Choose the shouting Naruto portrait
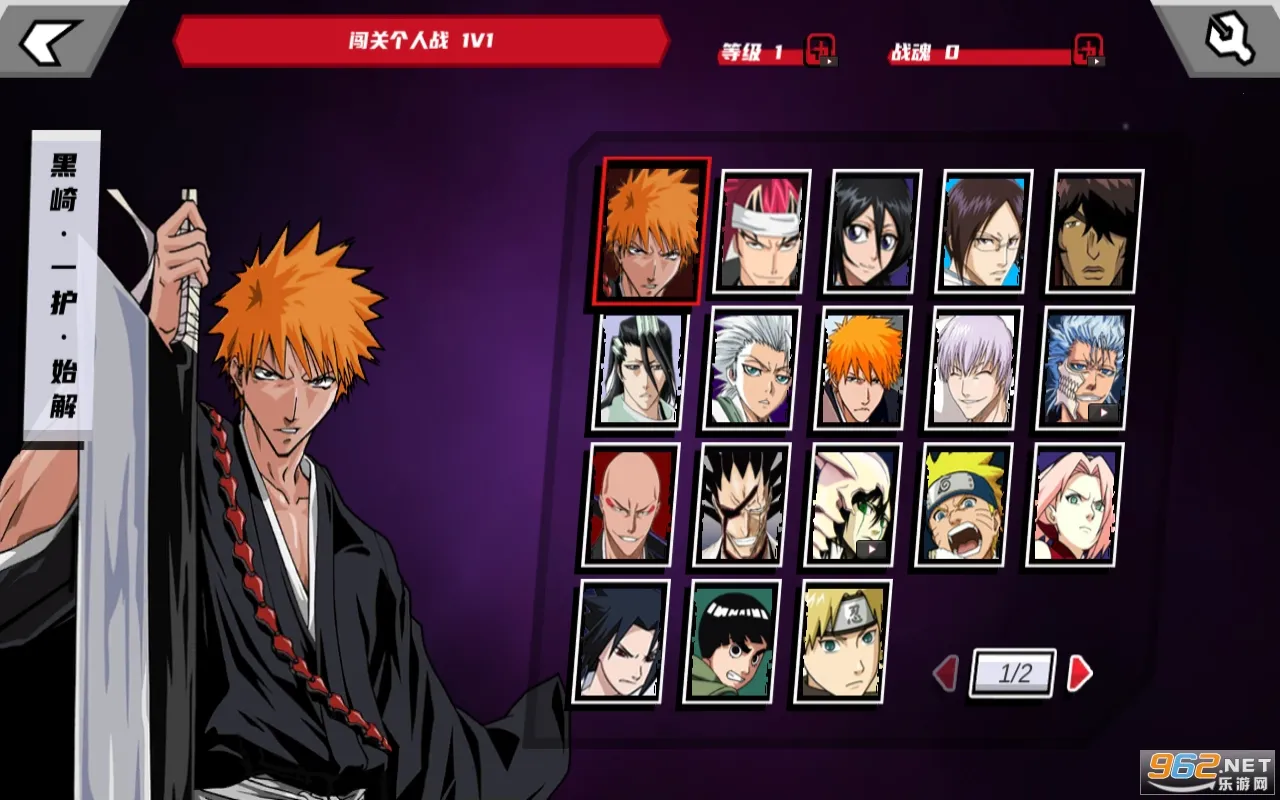This screenshot has width=1280, height=800. [963, 505]
